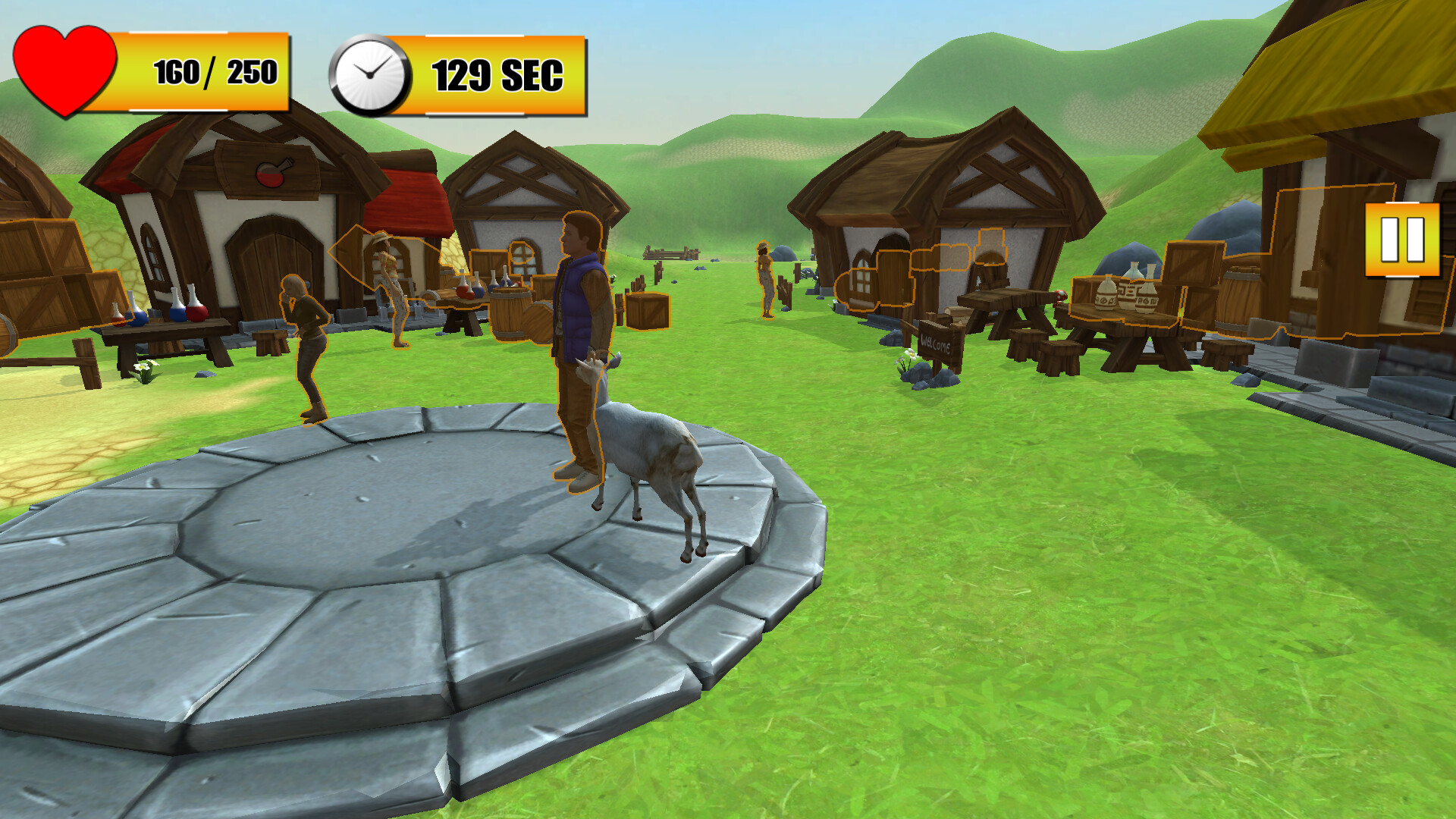Click the red potion bottle on the left table
This screenshot has height=819, width=1456.
point(196,312)
